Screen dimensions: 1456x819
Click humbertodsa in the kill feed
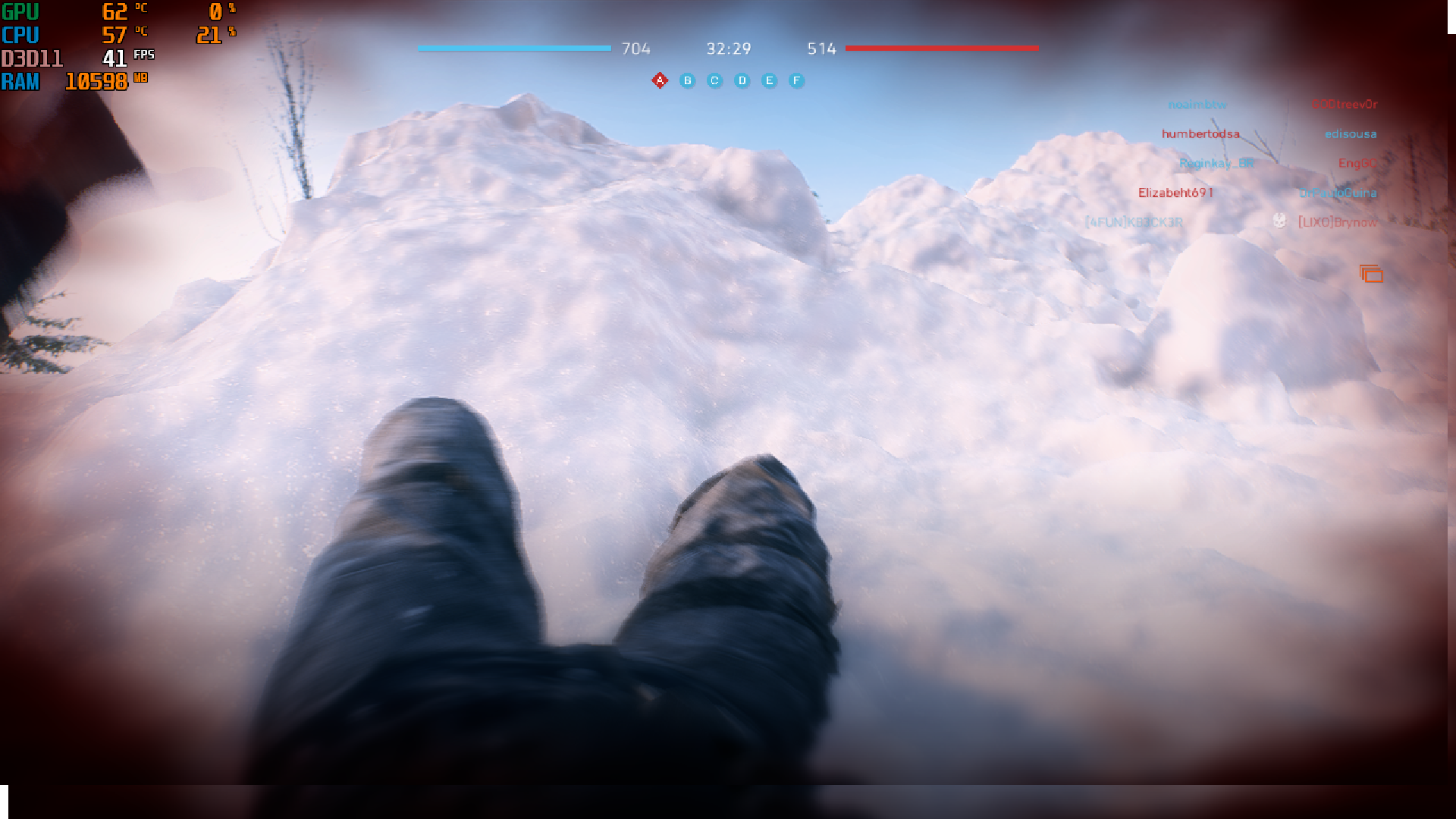(1200, 134)
